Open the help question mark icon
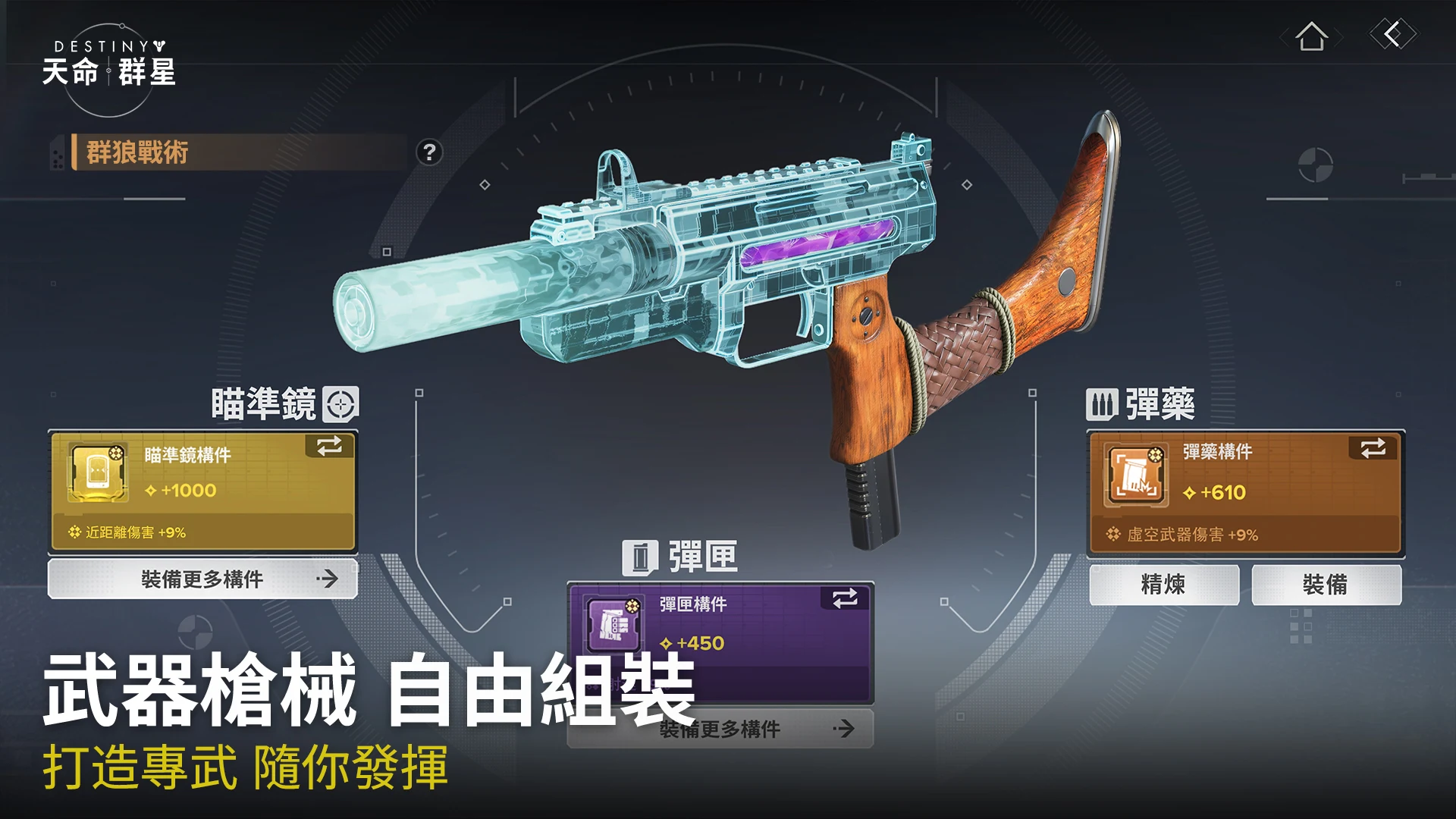Screen dimensions: 1456x819 pos(429,152)
